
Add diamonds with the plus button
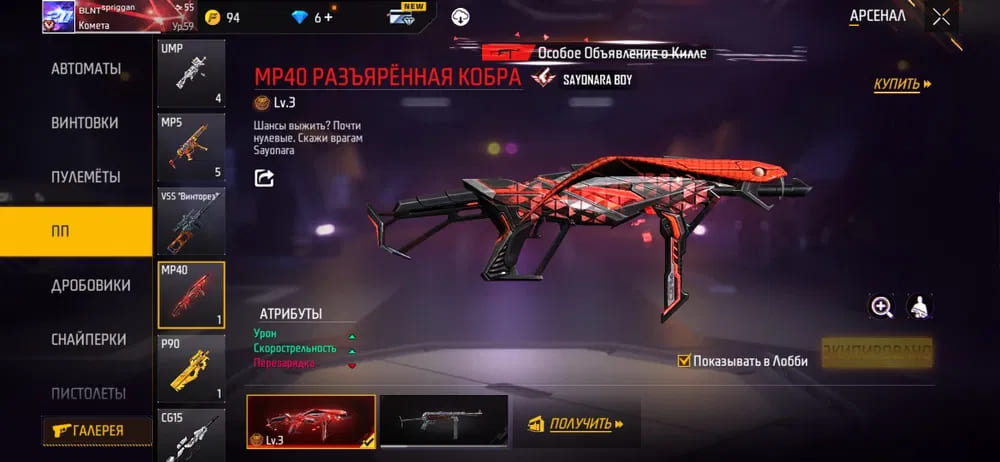[x=330, y=17]
